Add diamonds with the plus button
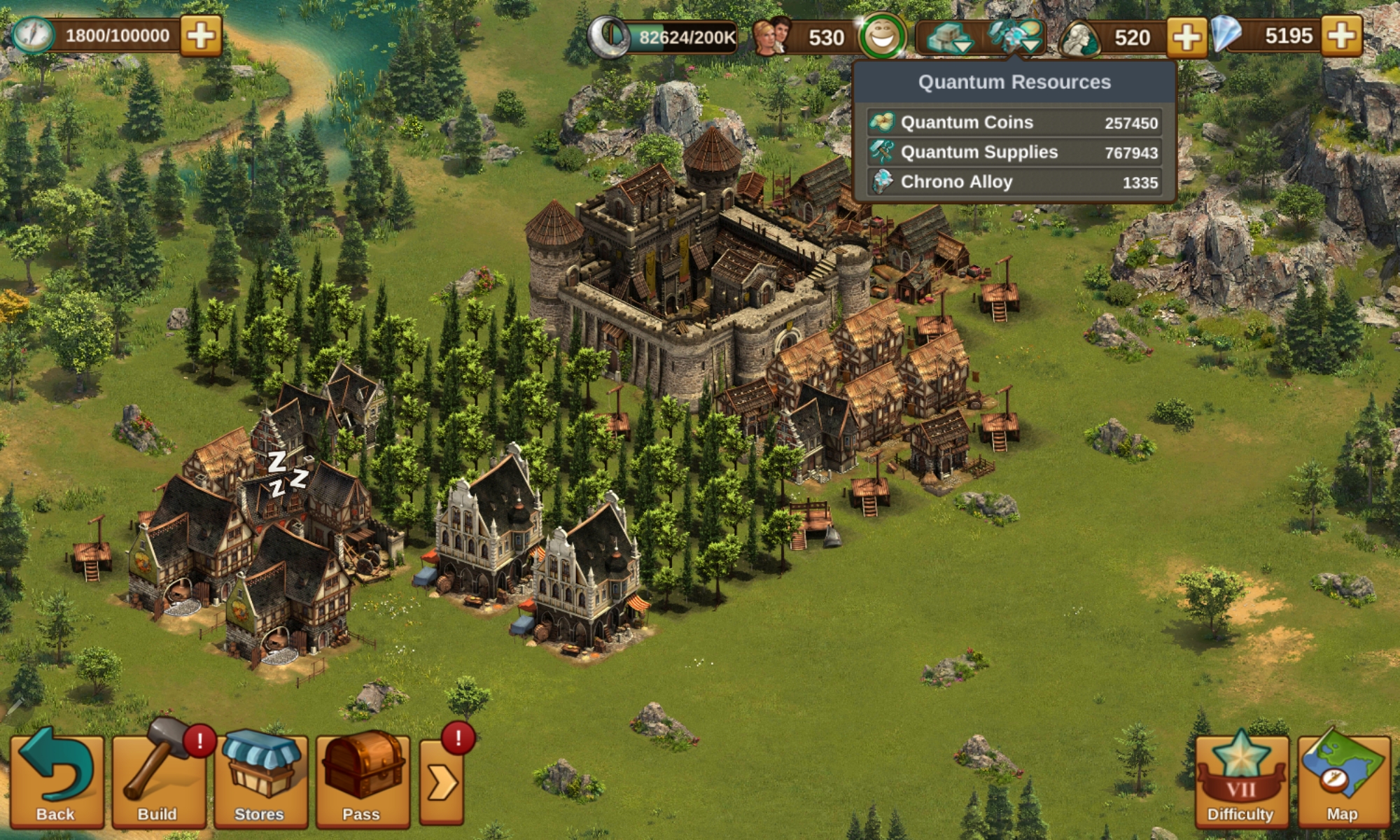 click(1341, 36)
